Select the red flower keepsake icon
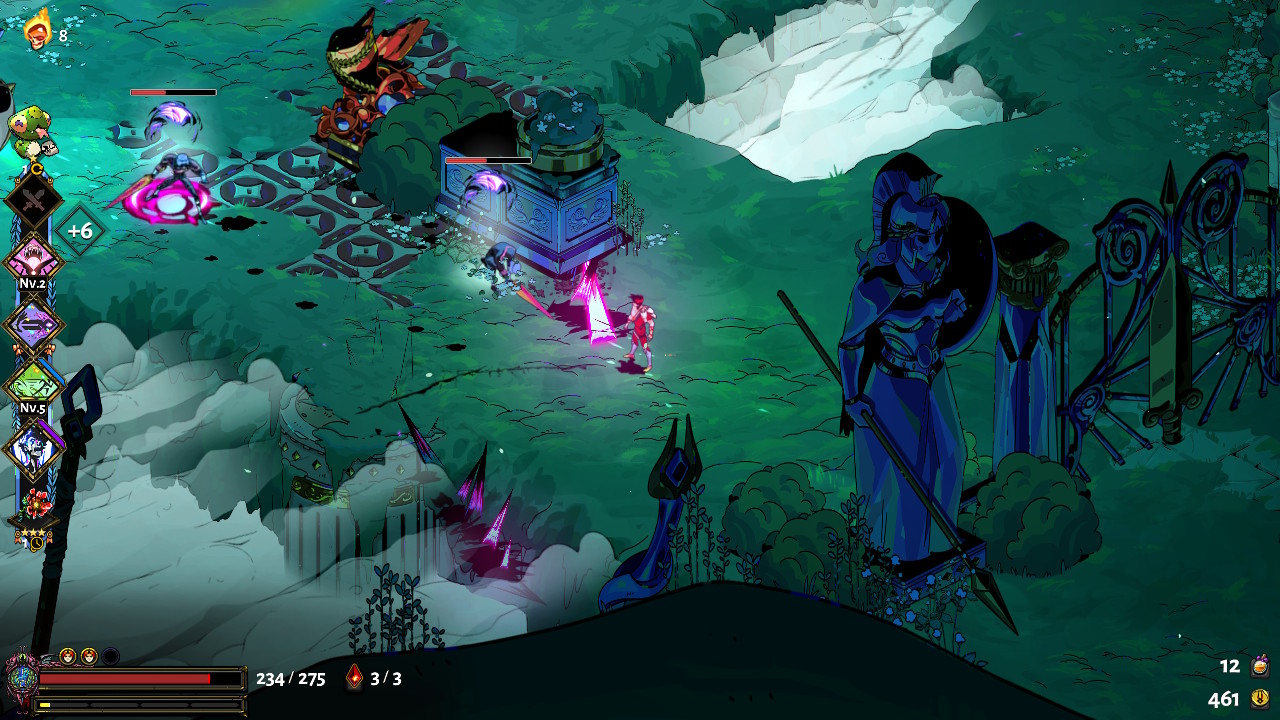This screenshot has width=1280, height=720. pos(38,502)
